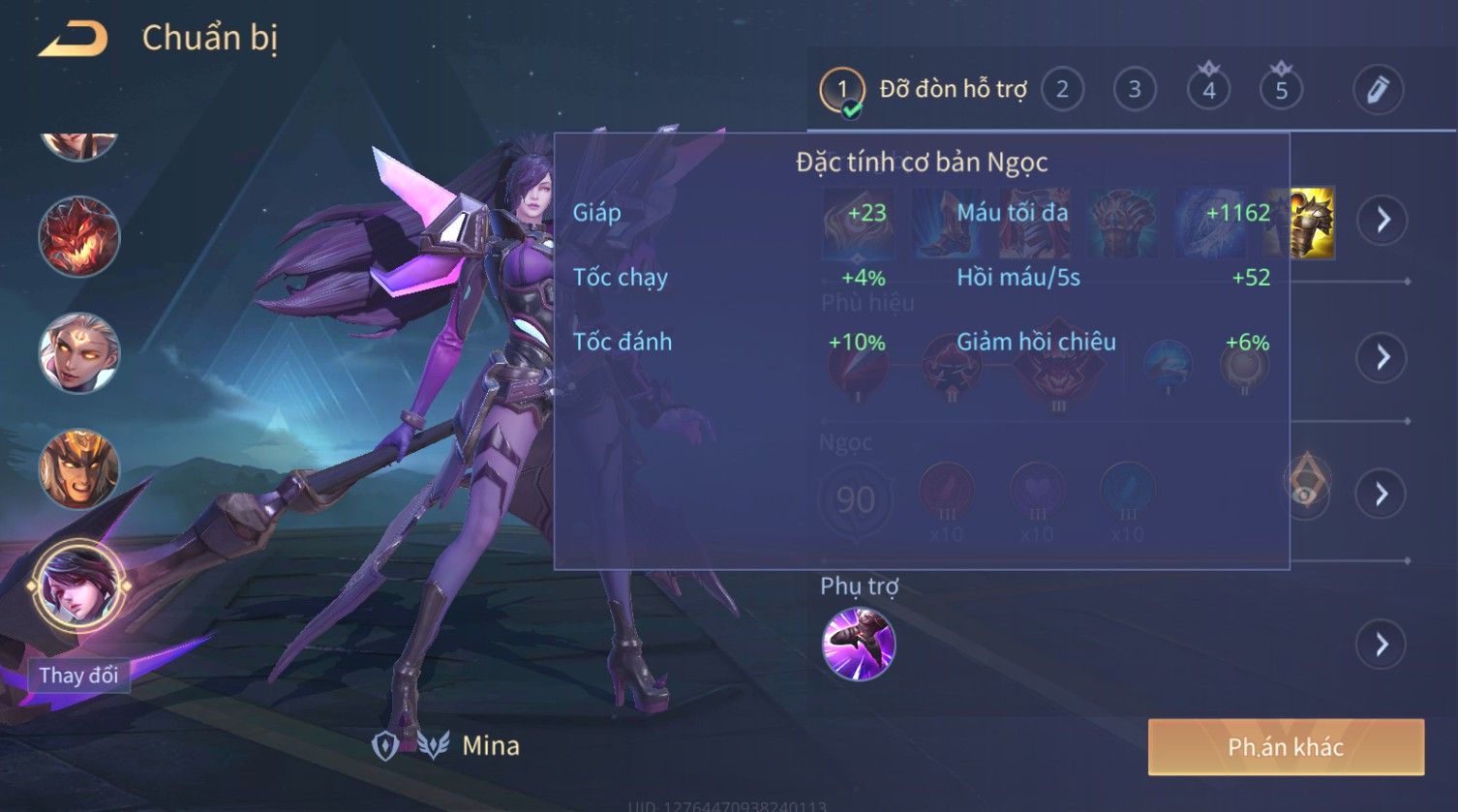
Task: Click the Ph.án khác button
Action: coord(1286,747)
